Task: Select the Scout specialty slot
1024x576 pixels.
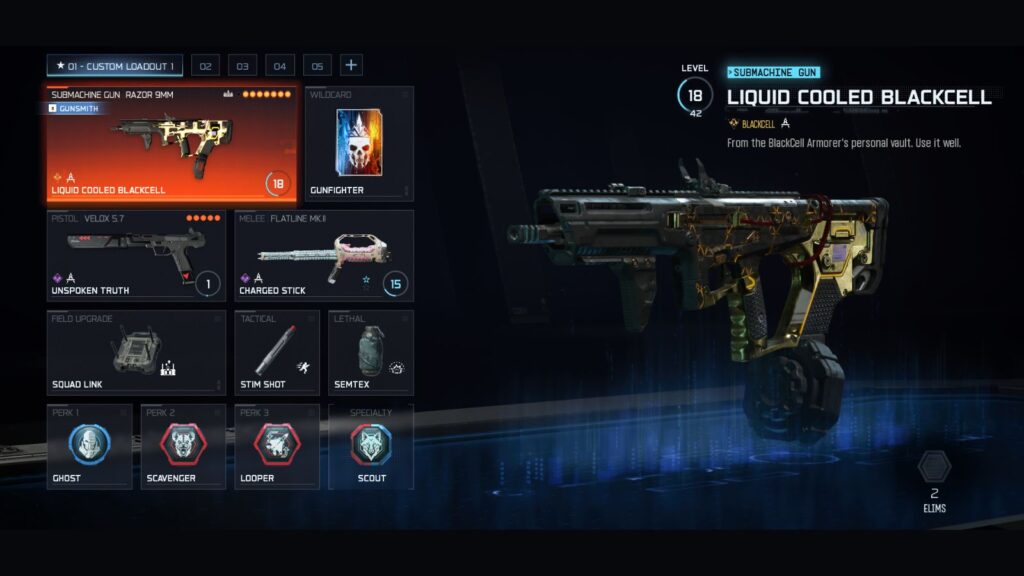Action: [x=370, y=447]
